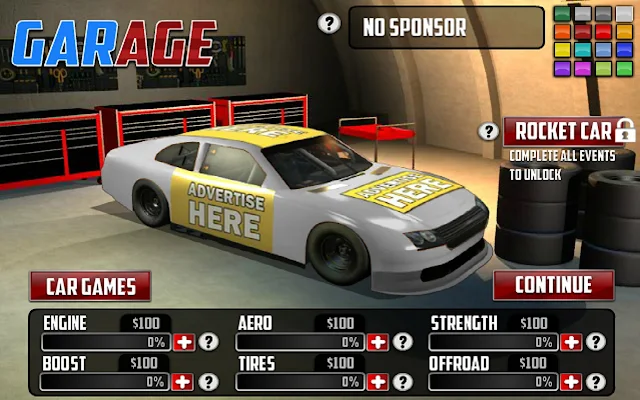Open the Engine help tooltip
The image size is (640, 400).
coord(208,342)
